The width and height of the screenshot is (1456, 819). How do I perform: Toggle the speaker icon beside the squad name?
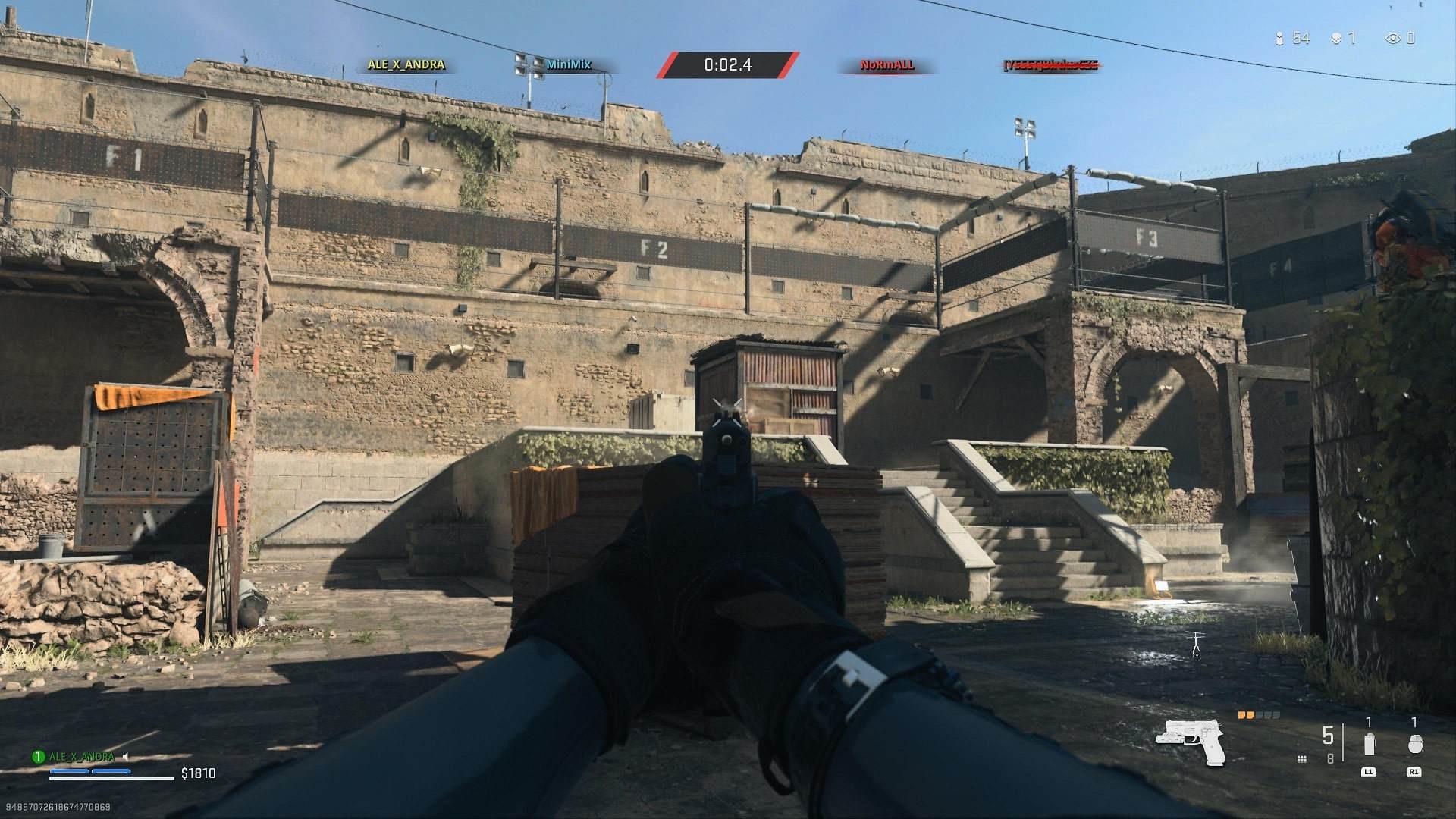point(125,757)
